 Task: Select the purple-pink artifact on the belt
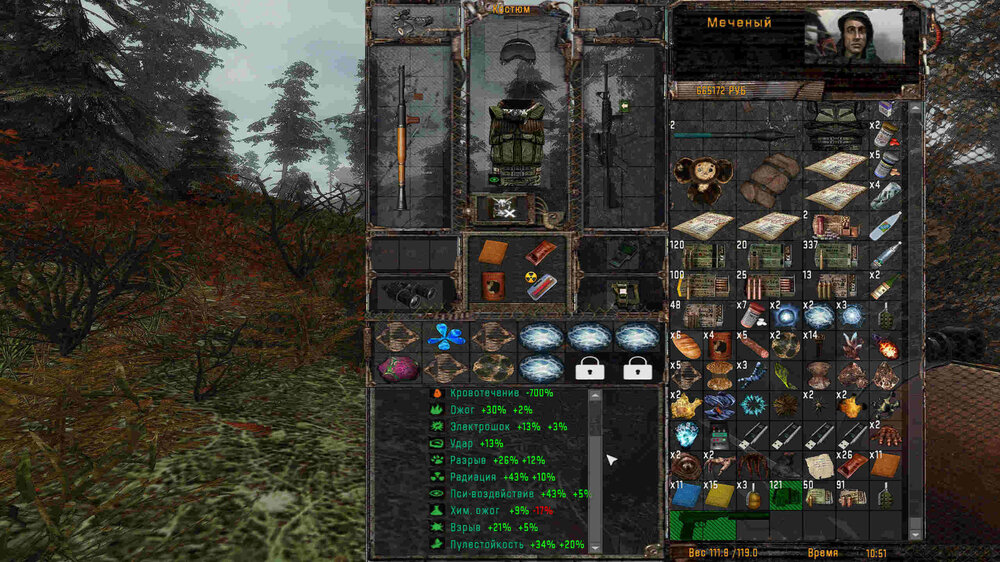(395, 369)
